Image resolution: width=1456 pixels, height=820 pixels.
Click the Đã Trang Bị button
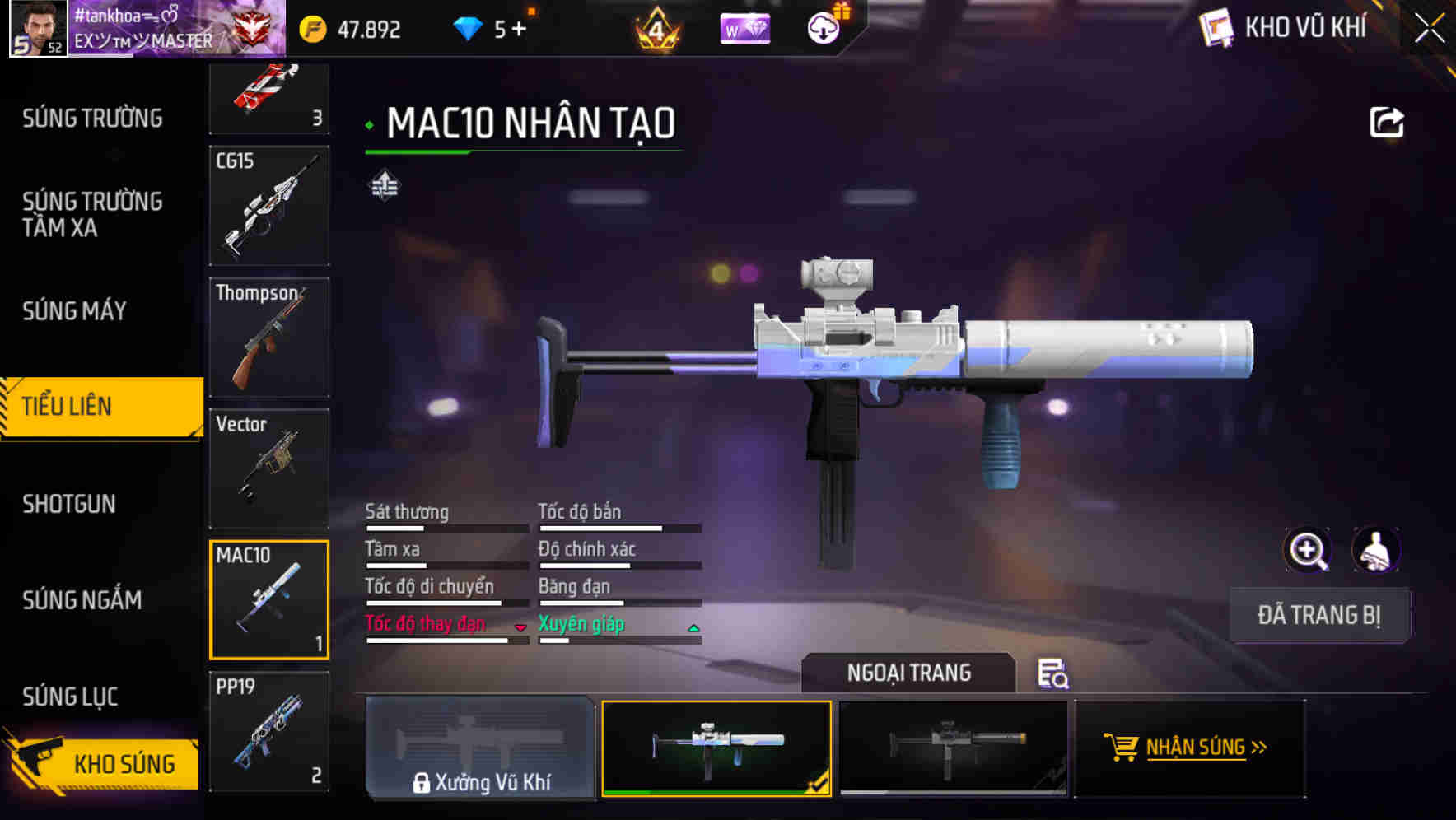coord(1318,615)
